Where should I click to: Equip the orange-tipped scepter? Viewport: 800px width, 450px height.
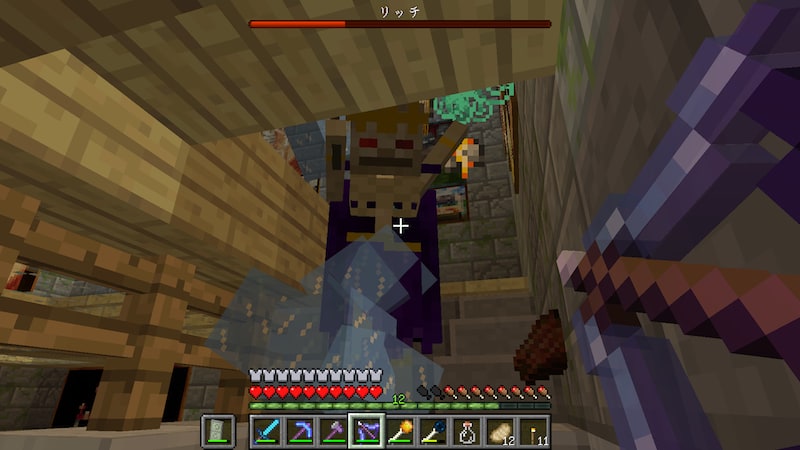(400, 431)
